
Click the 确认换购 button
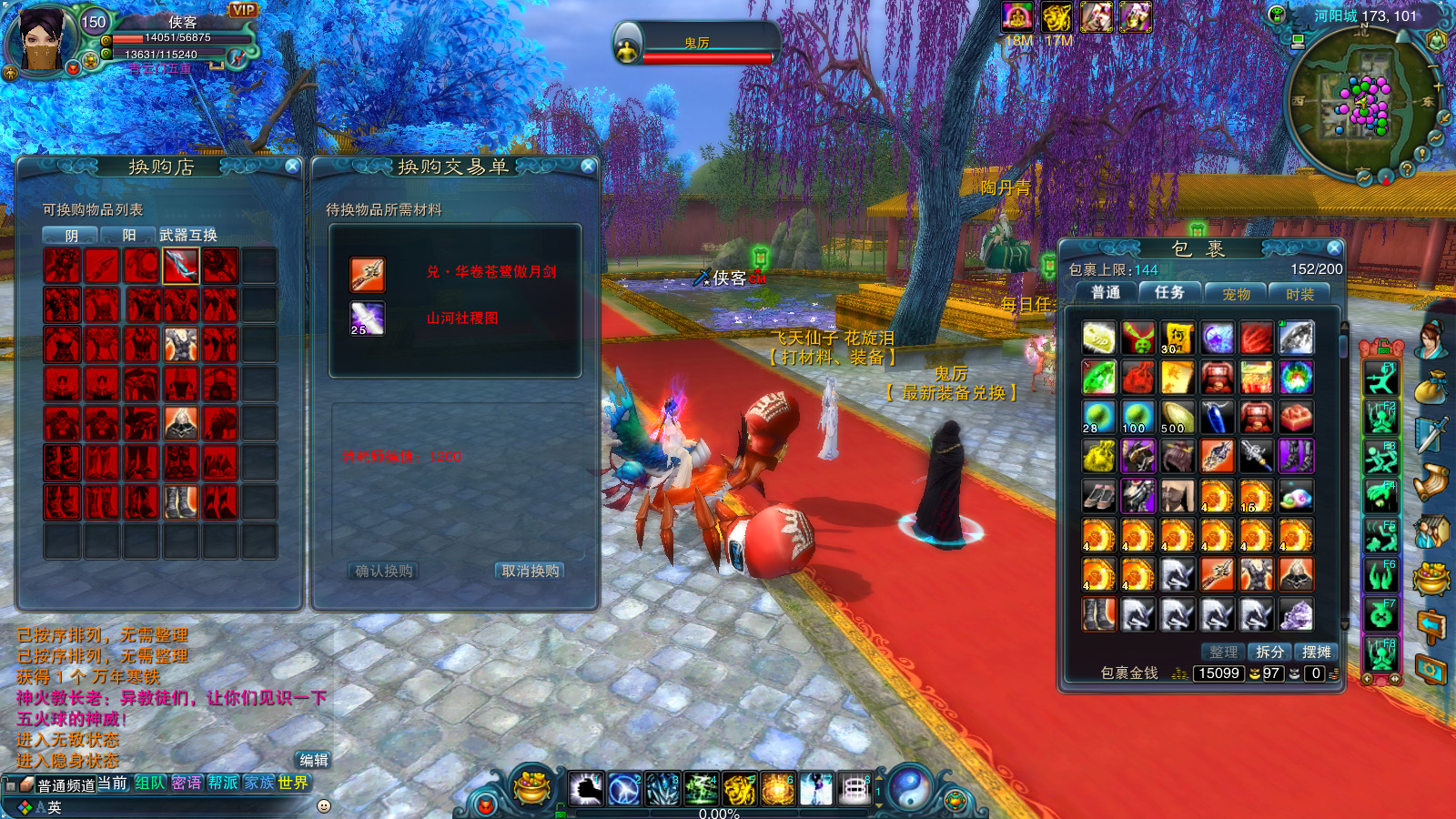pyautogui.click(x=383, y=571)
